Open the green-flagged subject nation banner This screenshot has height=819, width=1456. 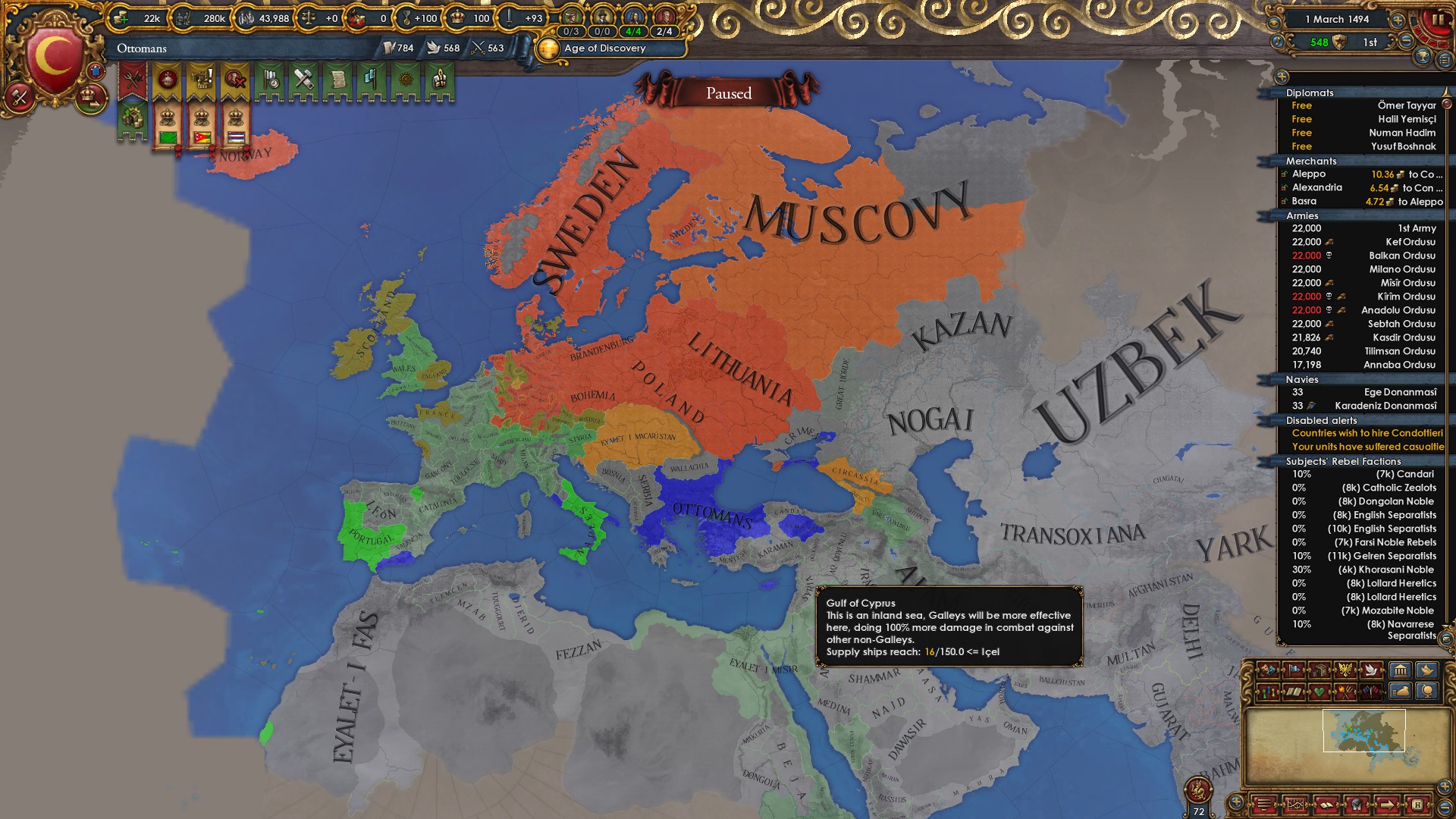(168, 139)
